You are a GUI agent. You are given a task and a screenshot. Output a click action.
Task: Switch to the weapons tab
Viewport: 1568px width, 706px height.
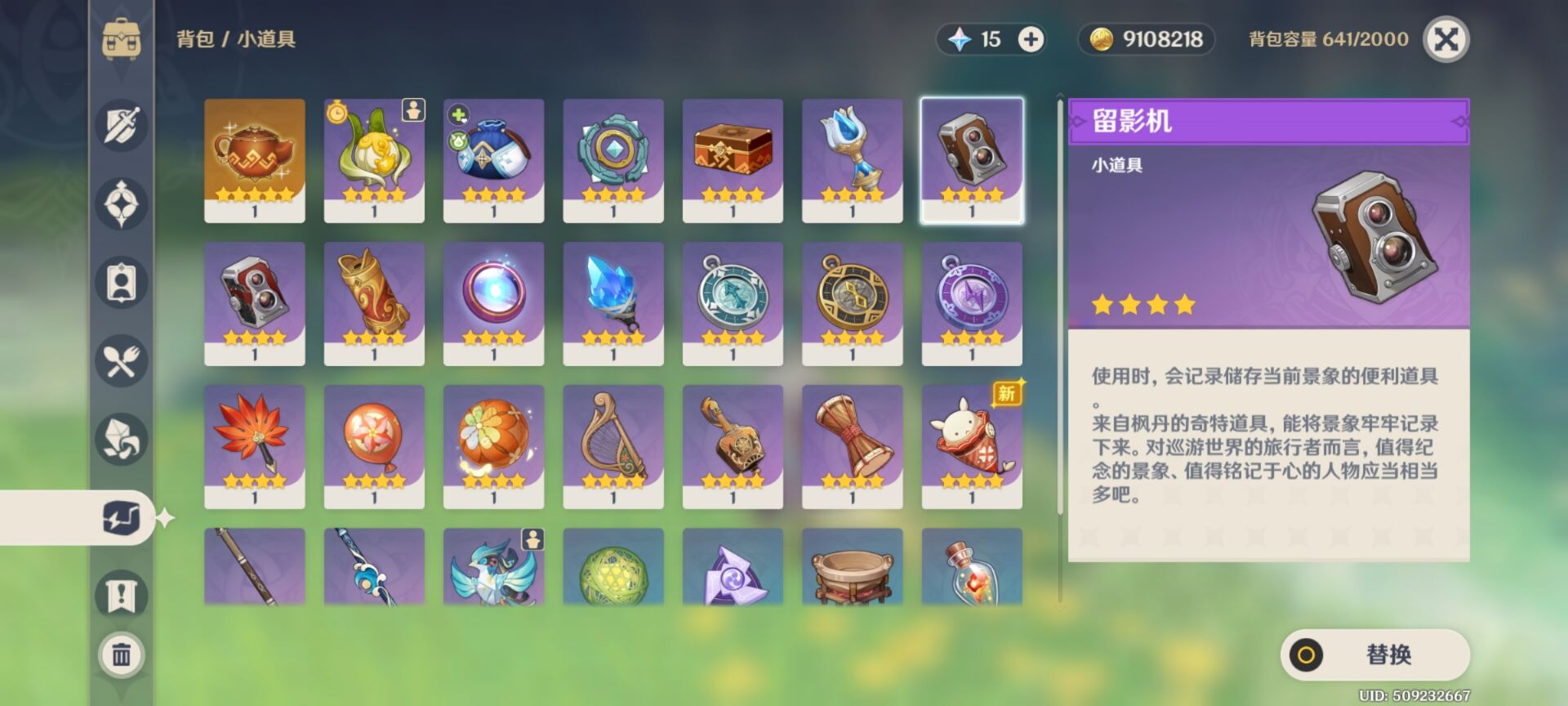tap(122, 126)
